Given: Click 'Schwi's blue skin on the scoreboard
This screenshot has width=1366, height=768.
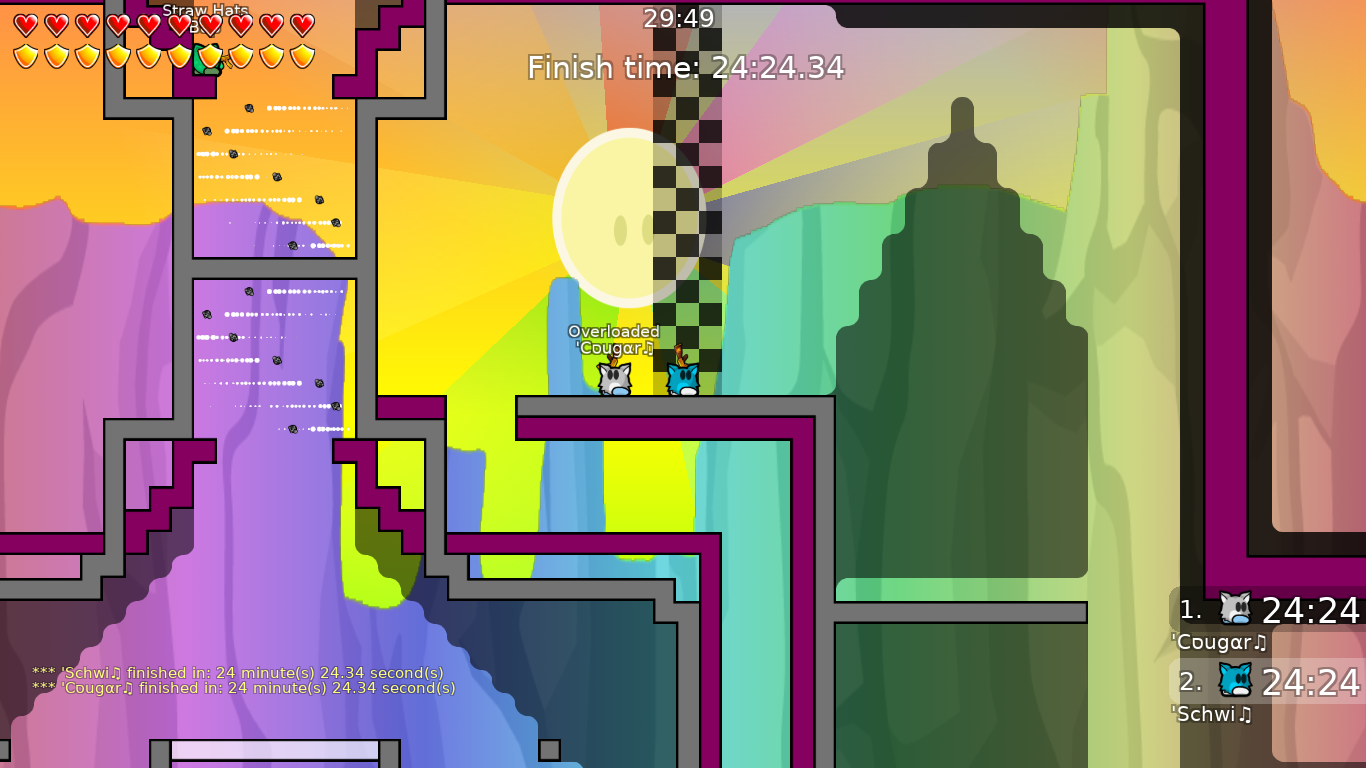Looking at the screenshot, I should click(x=1234, y=680).
